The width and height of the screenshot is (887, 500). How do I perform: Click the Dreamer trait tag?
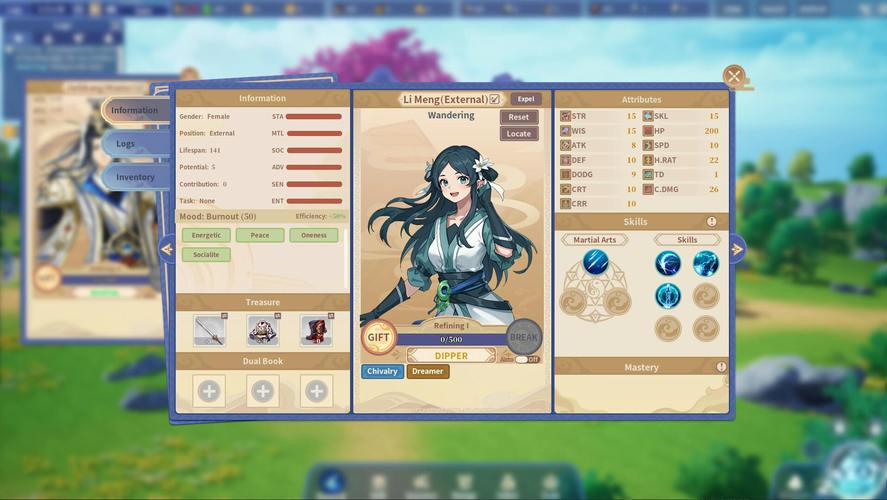pos(427,372)
